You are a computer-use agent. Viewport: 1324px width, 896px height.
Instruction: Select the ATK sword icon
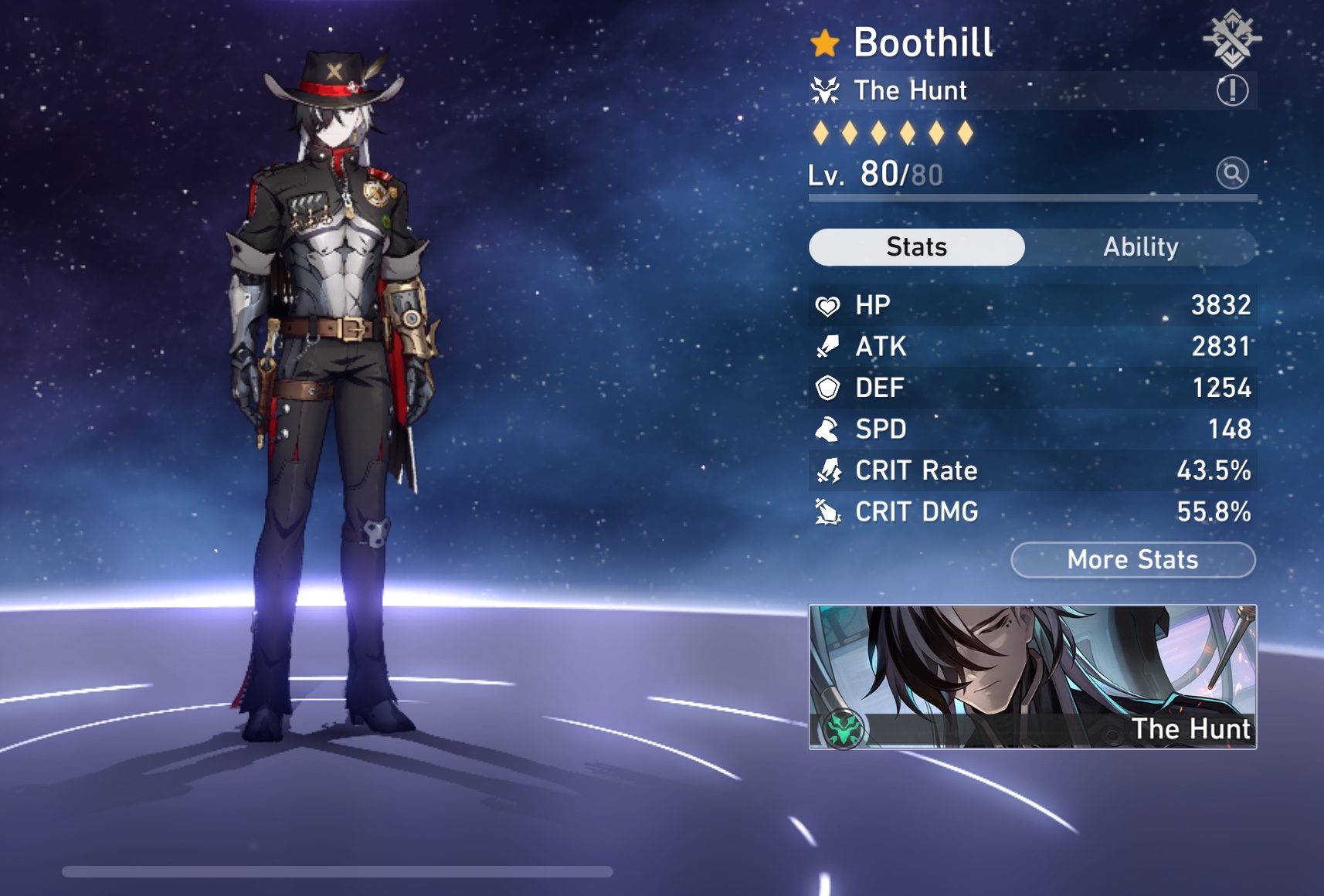coord(830,346)
